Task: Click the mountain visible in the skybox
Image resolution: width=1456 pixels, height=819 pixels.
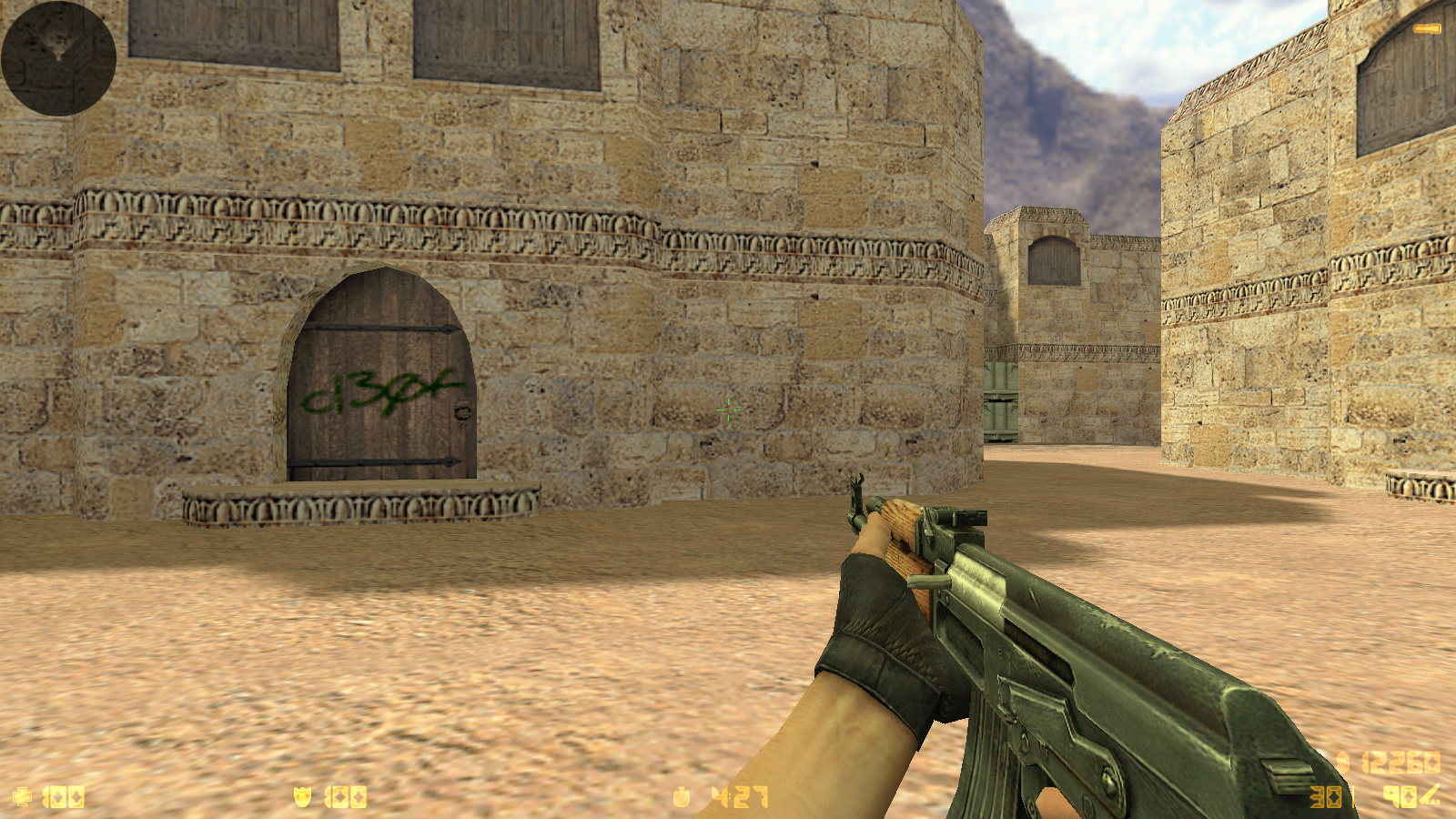Action: 1056,100
